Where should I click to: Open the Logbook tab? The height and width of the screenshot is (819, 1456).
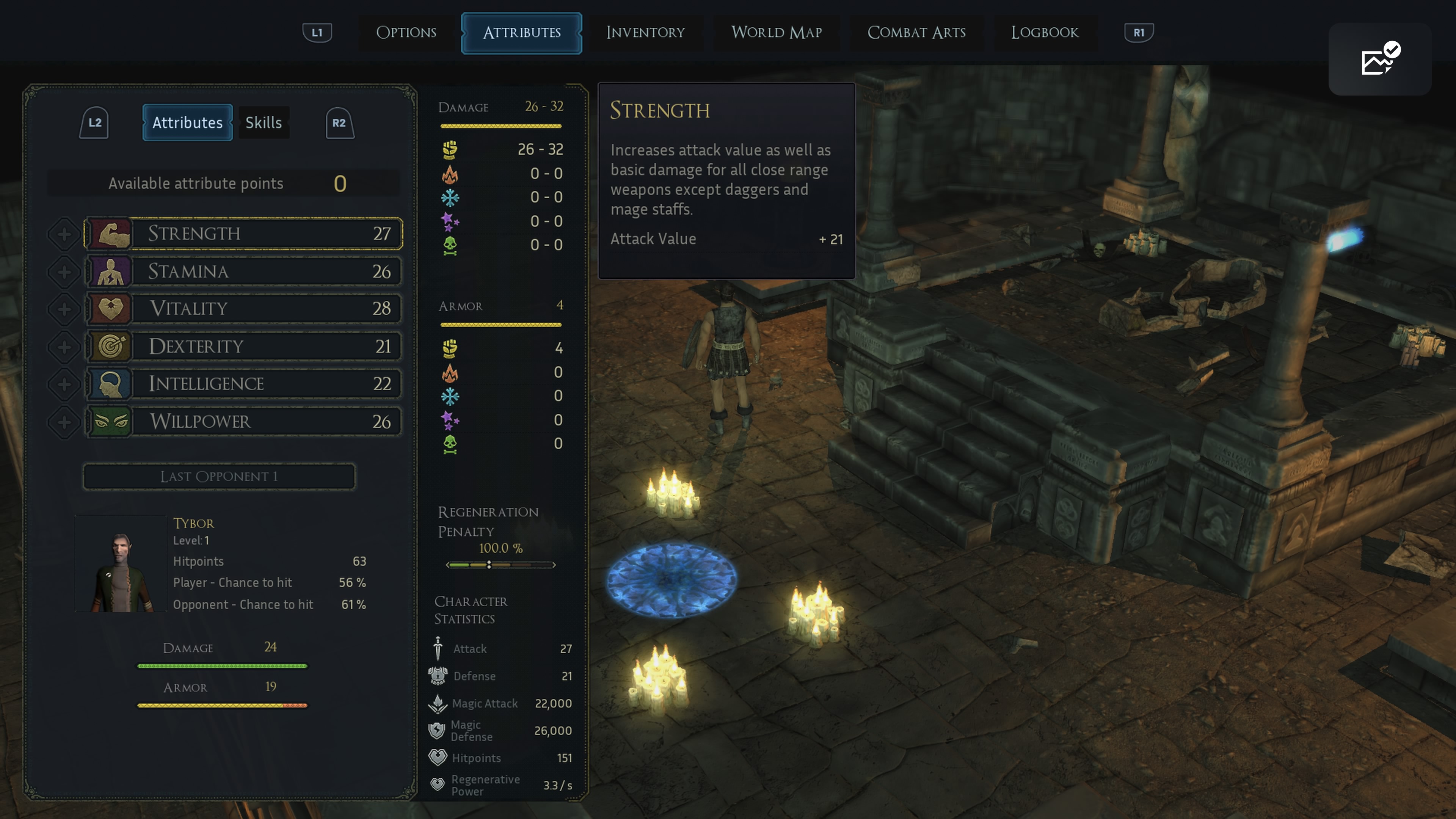tap(1045, 33)
